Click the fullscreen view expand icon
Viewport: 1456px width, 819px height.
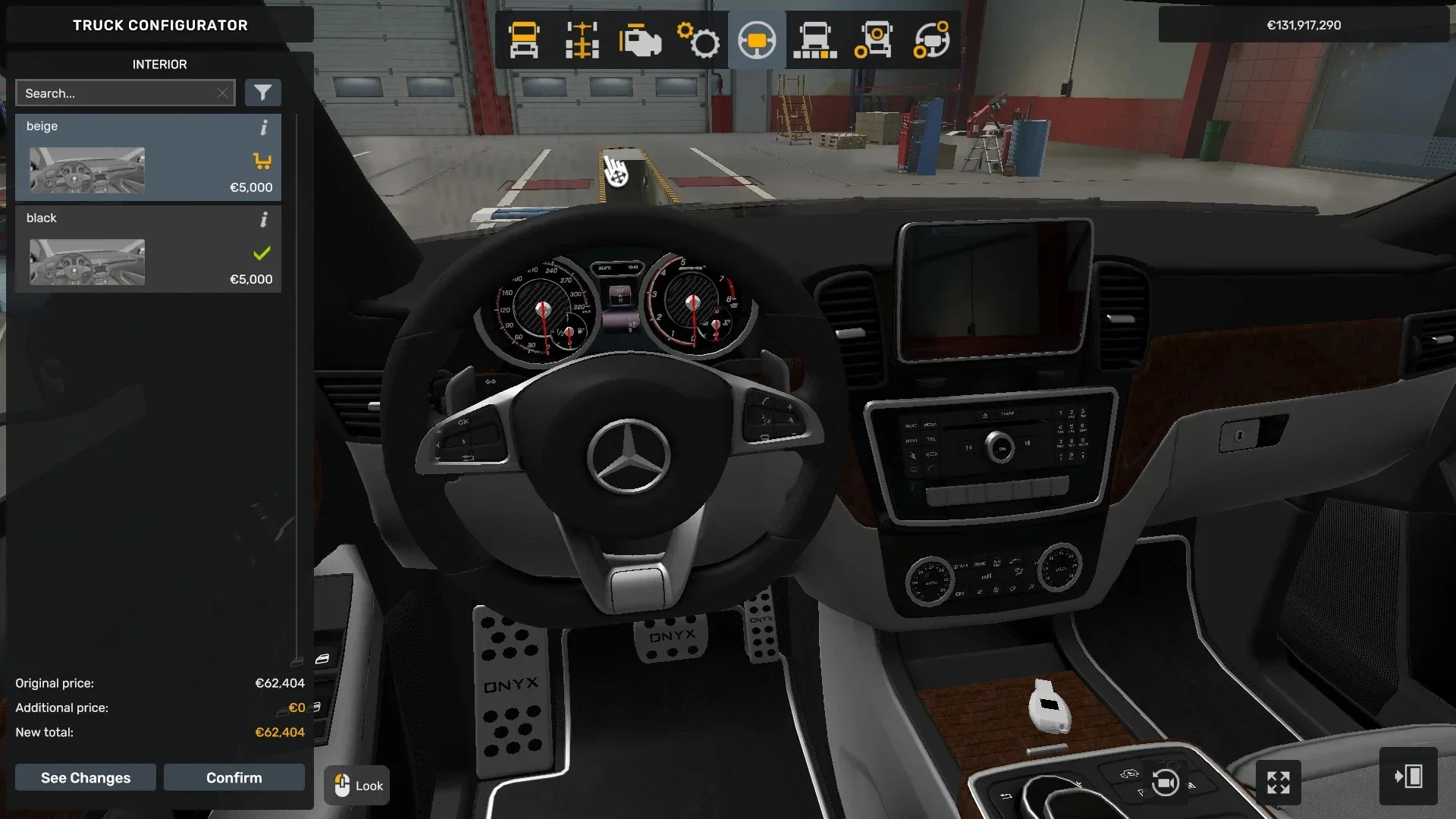pyautogui.click(x=1279, y=782)
